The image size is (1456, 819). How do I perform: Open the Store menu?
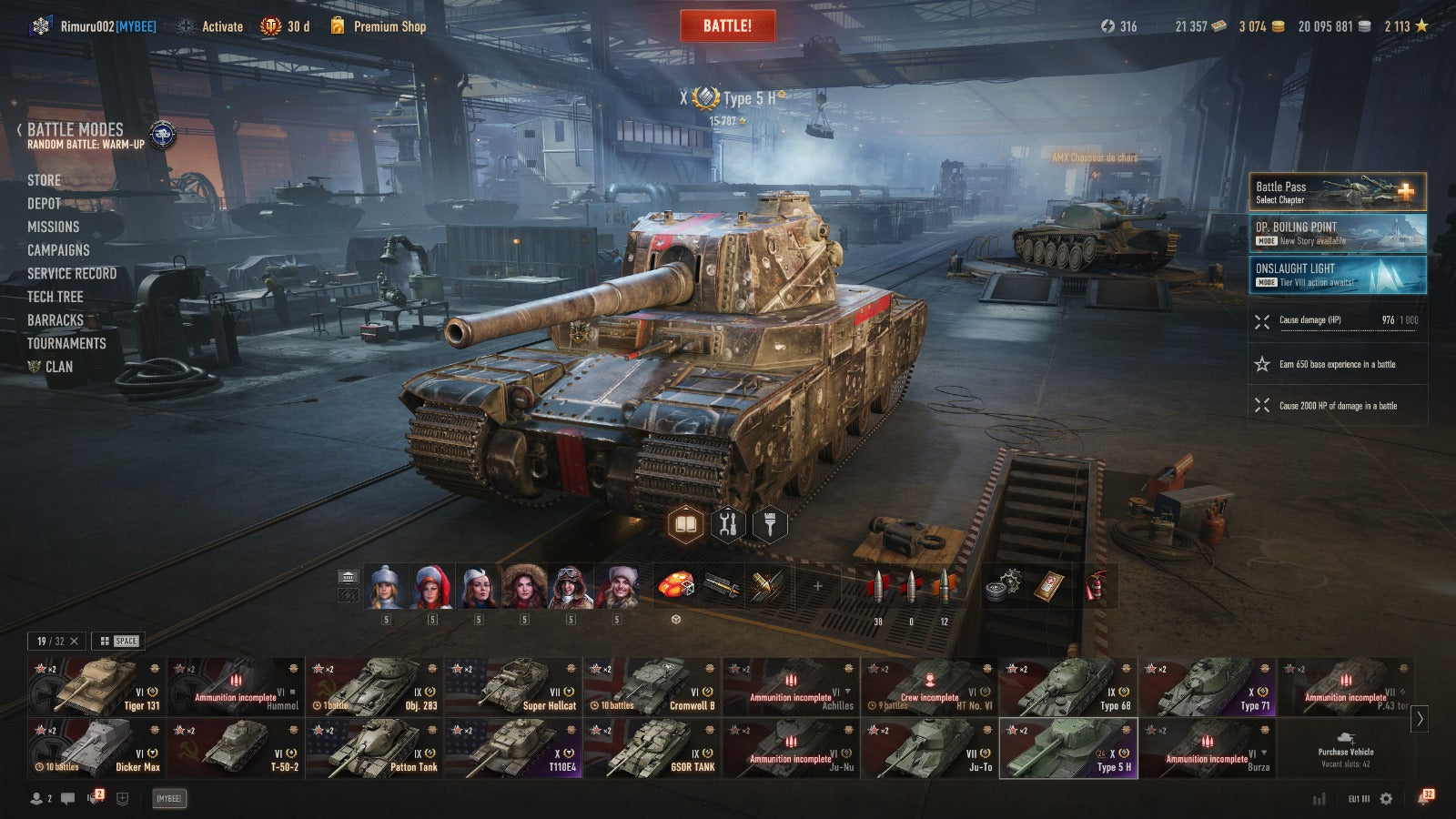coord(44,180)
